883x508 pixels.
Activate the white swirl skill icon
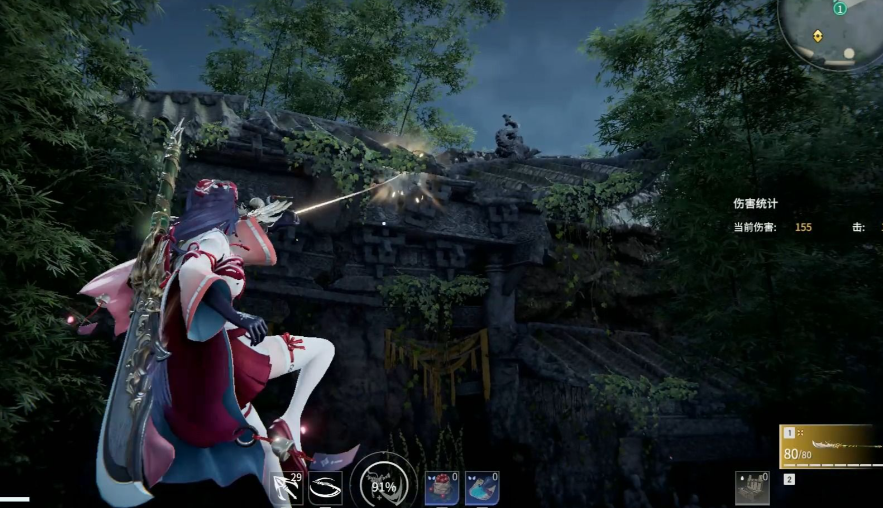click(x=326, y=487)
